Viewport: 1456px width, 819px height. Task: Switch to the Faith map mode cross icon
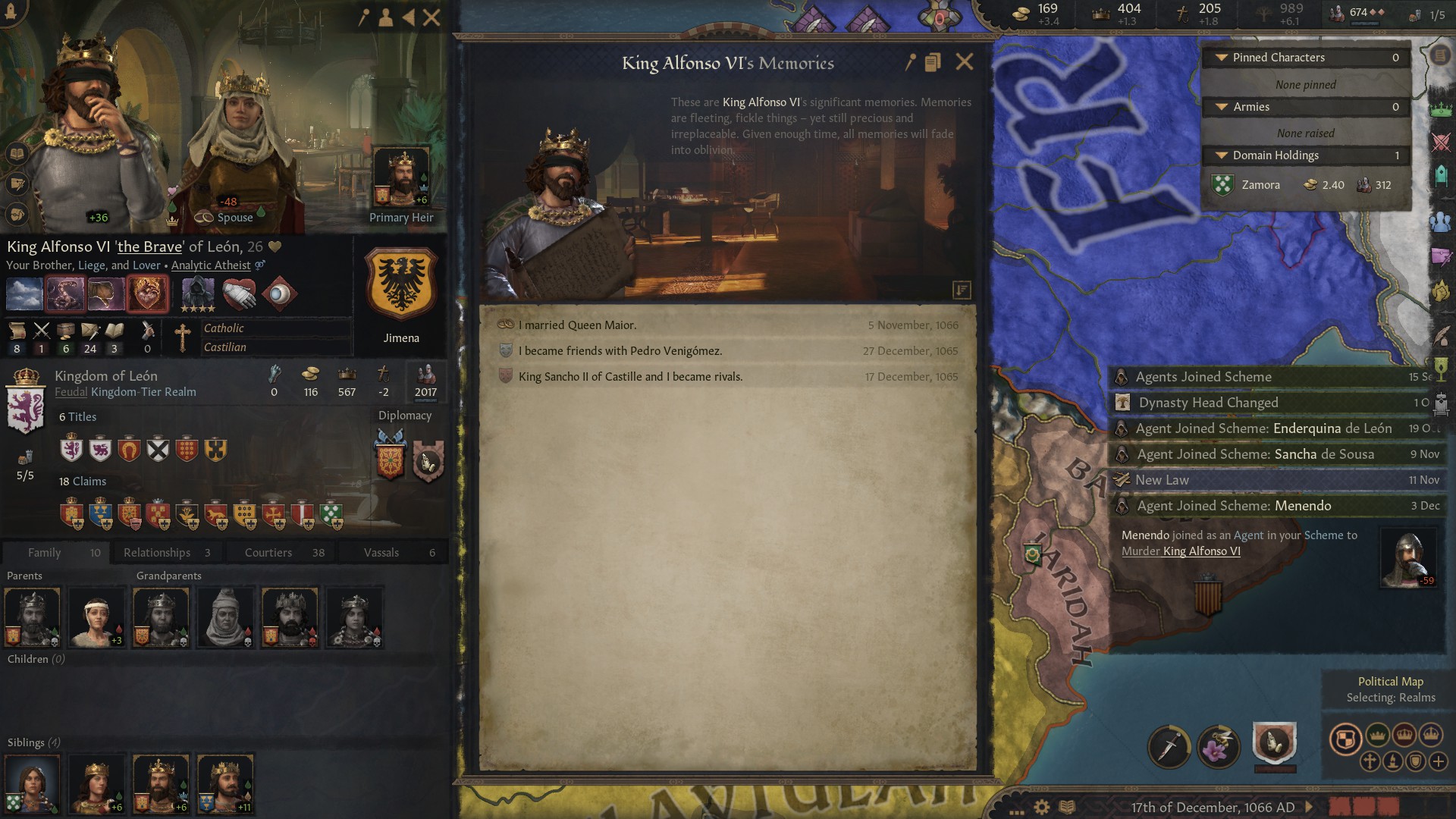point(1371,763)
